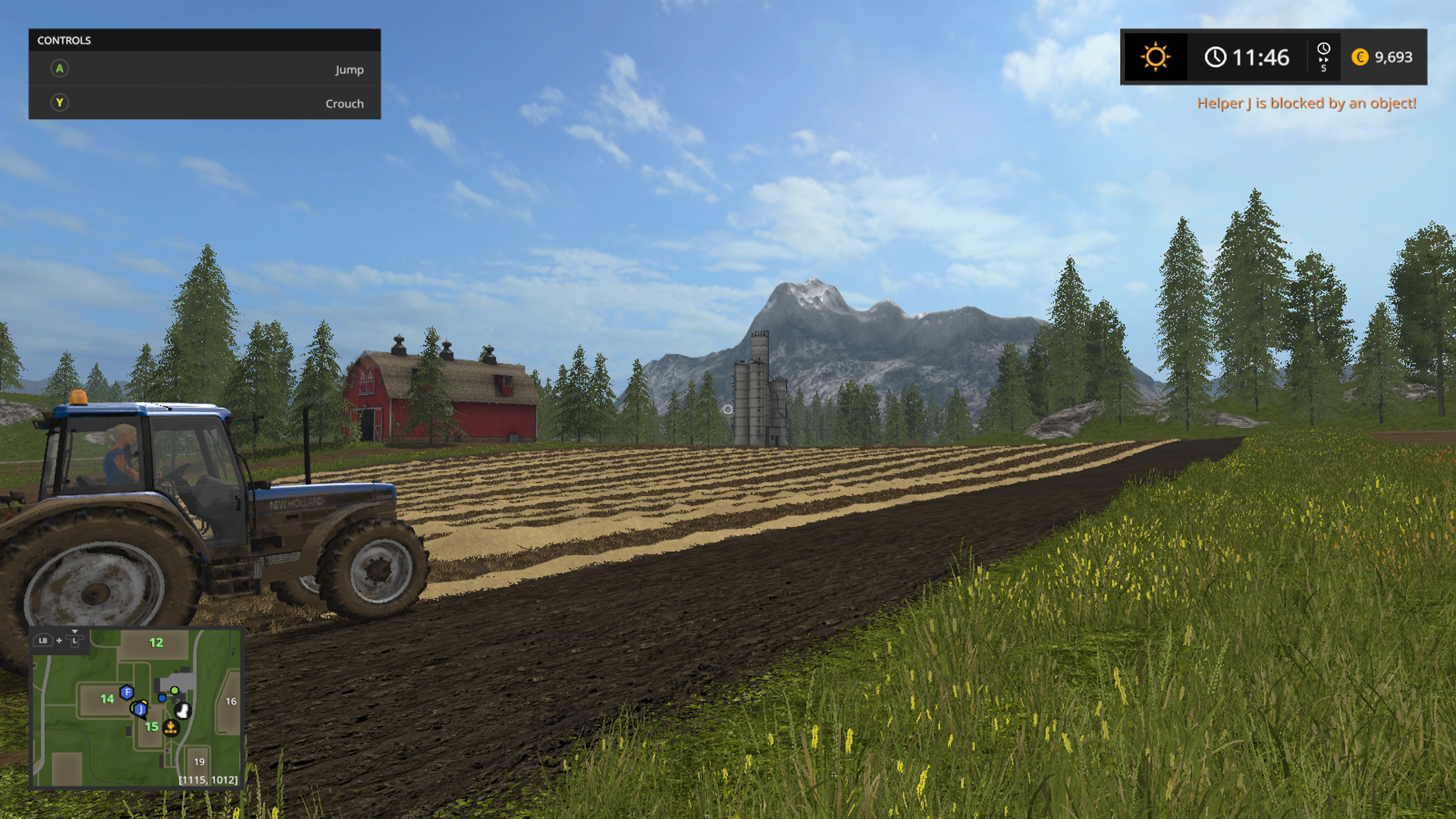Open the farm minimap
The height and width of the screenshot is (819, 1456).
(136, 708)
